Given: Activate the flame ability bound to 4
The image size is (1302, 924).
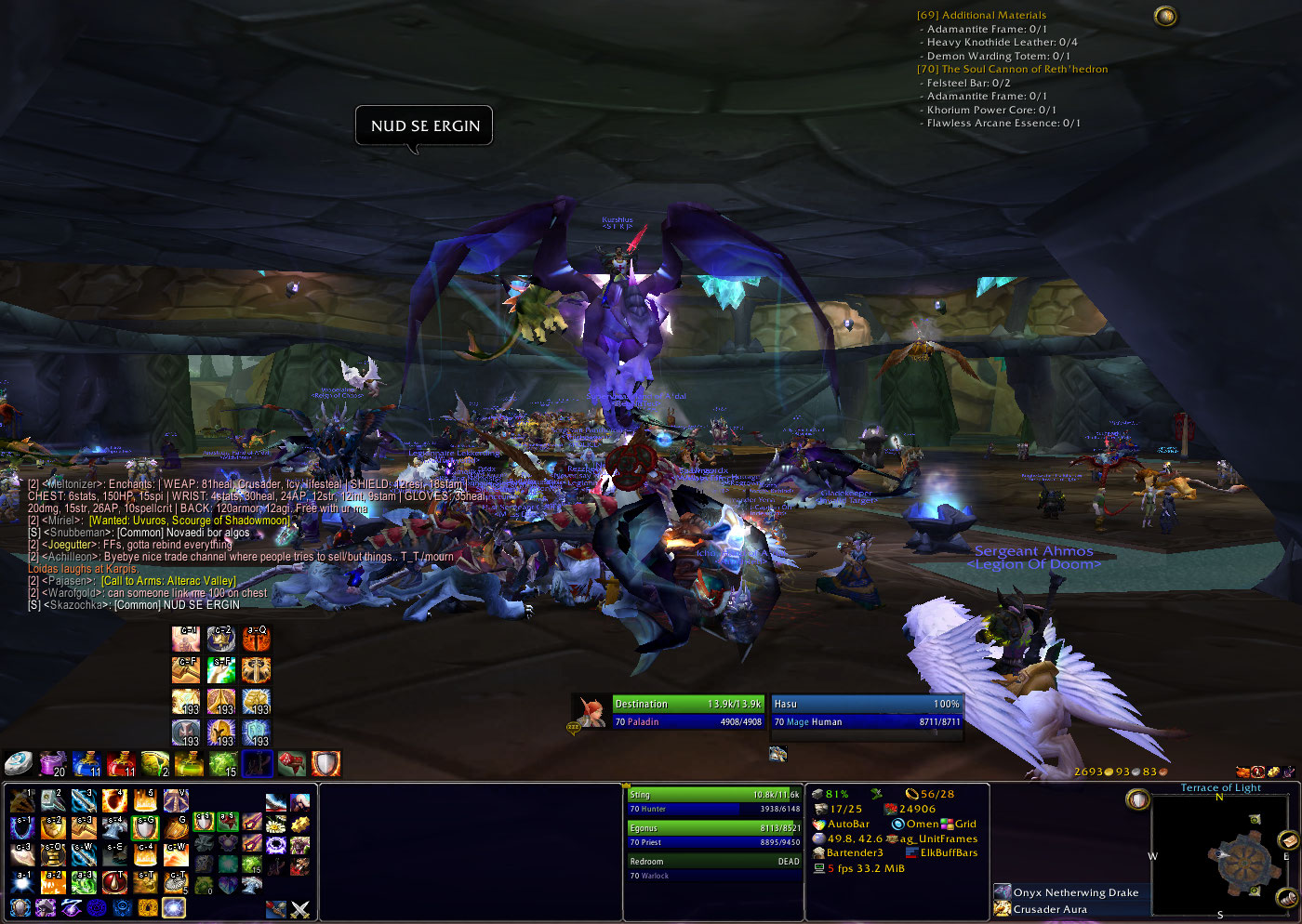Looking at the screenshot, I should click(114, 800).
